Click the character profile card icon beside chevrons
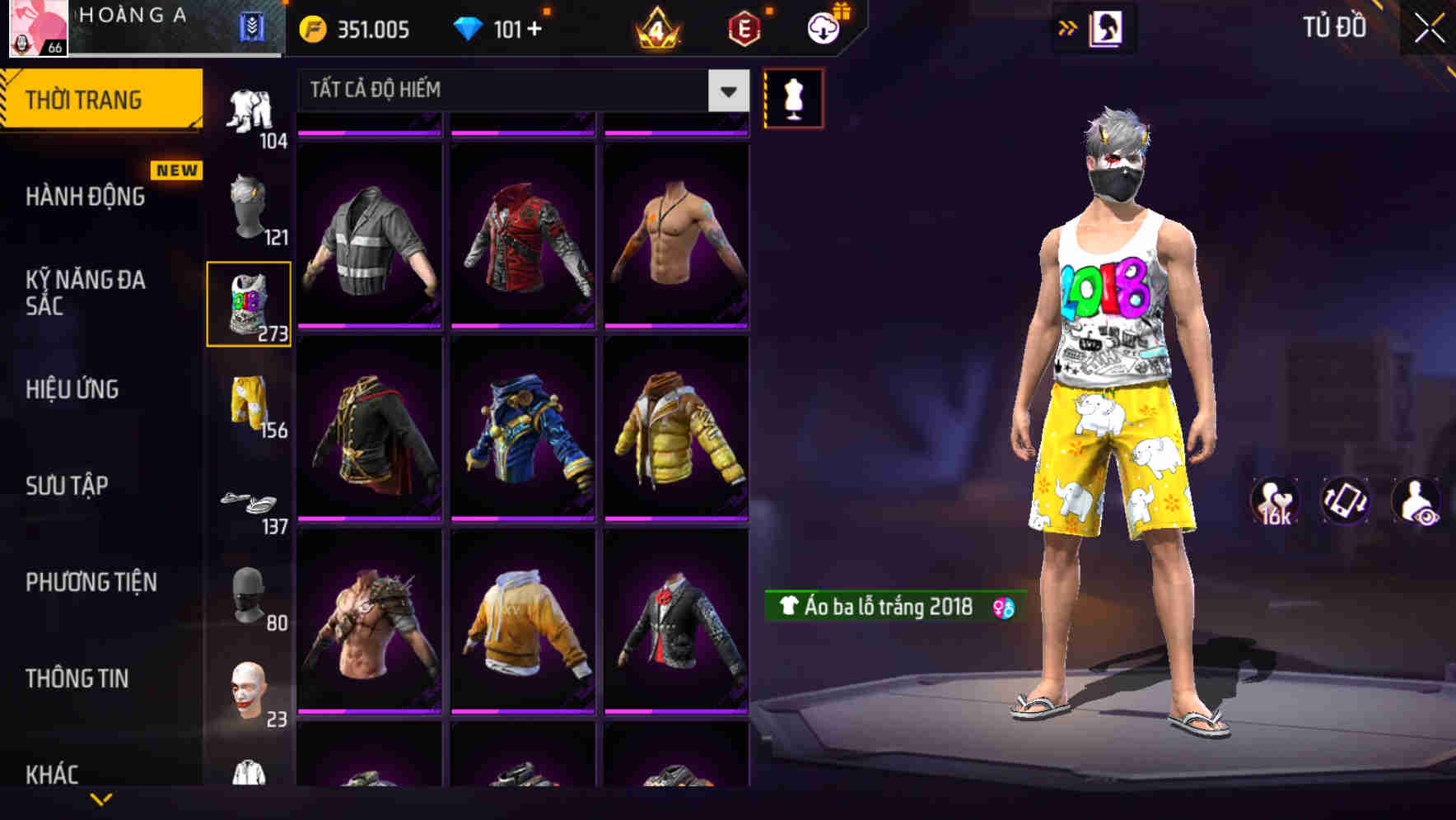Screen dimensions: 1456x820 click(1108, 28)
